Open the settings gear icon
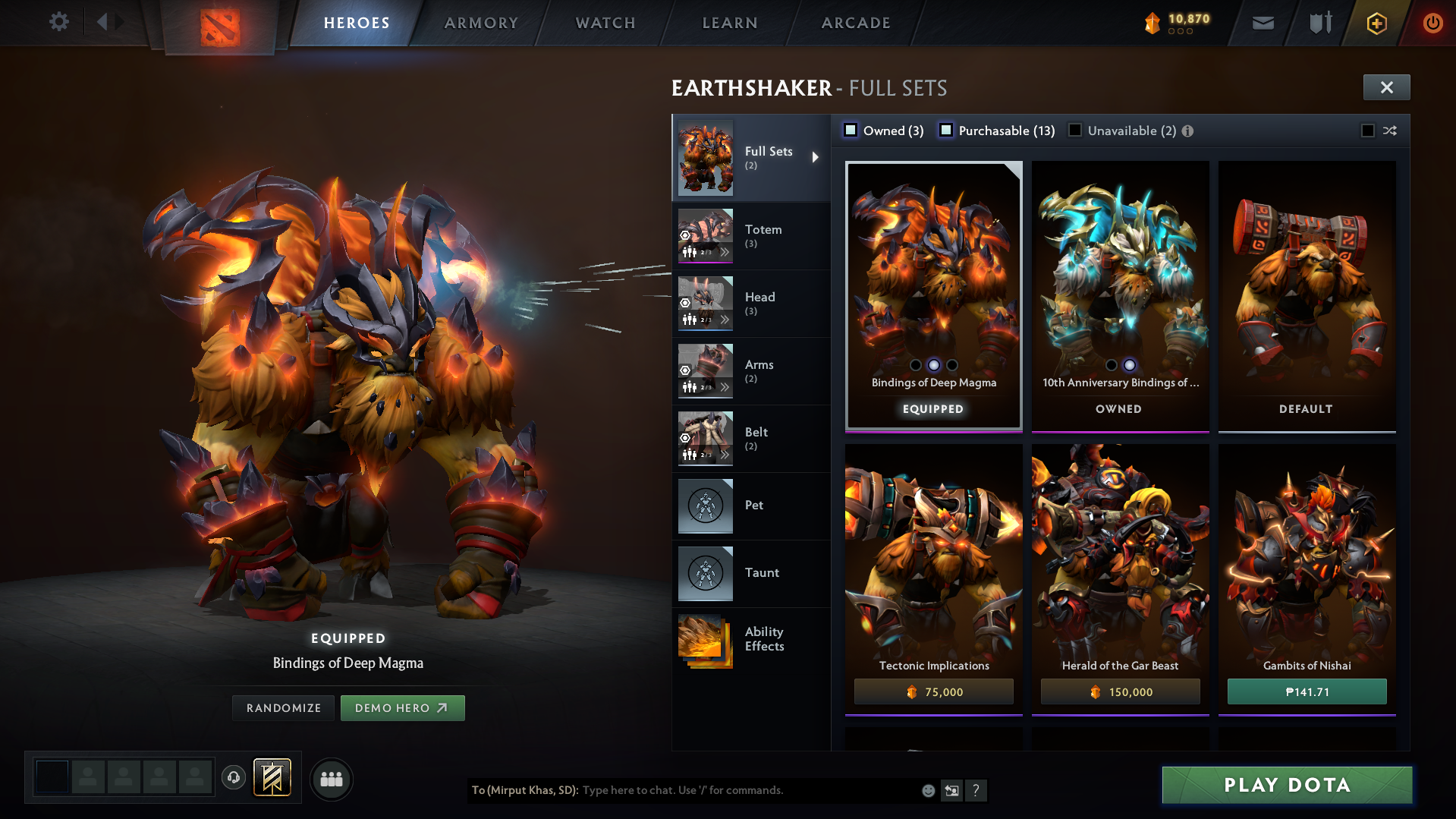The image size is (1456, 819). click(58, 22)
